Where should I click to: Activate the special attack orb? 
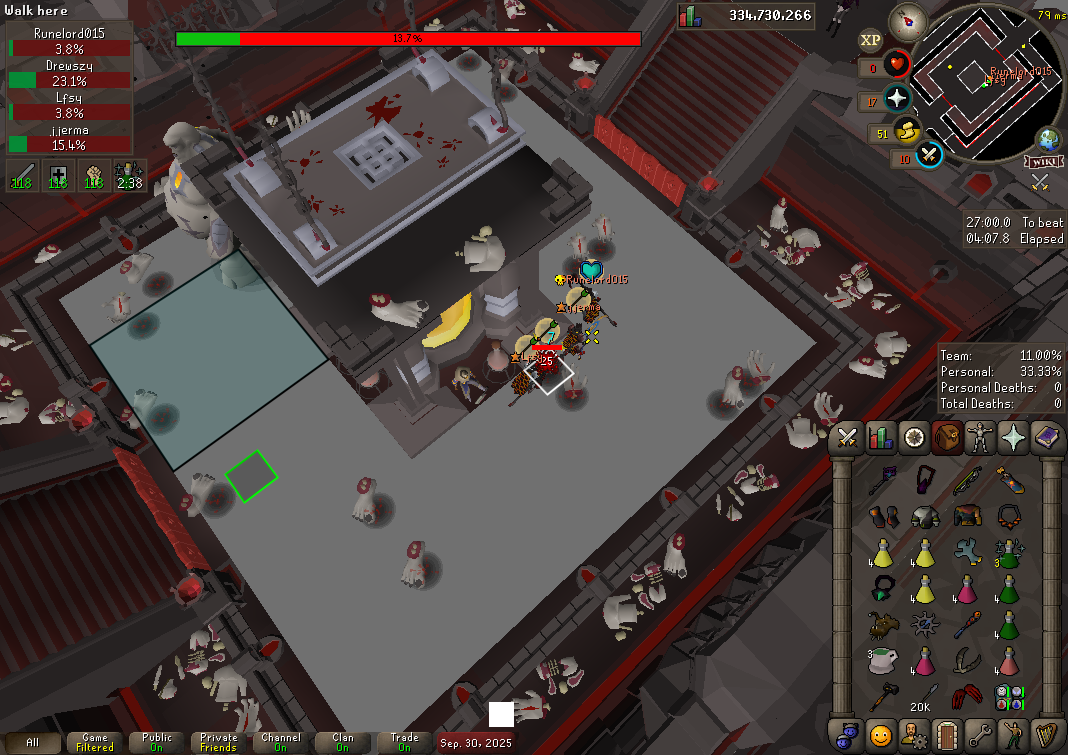point(930,155)
